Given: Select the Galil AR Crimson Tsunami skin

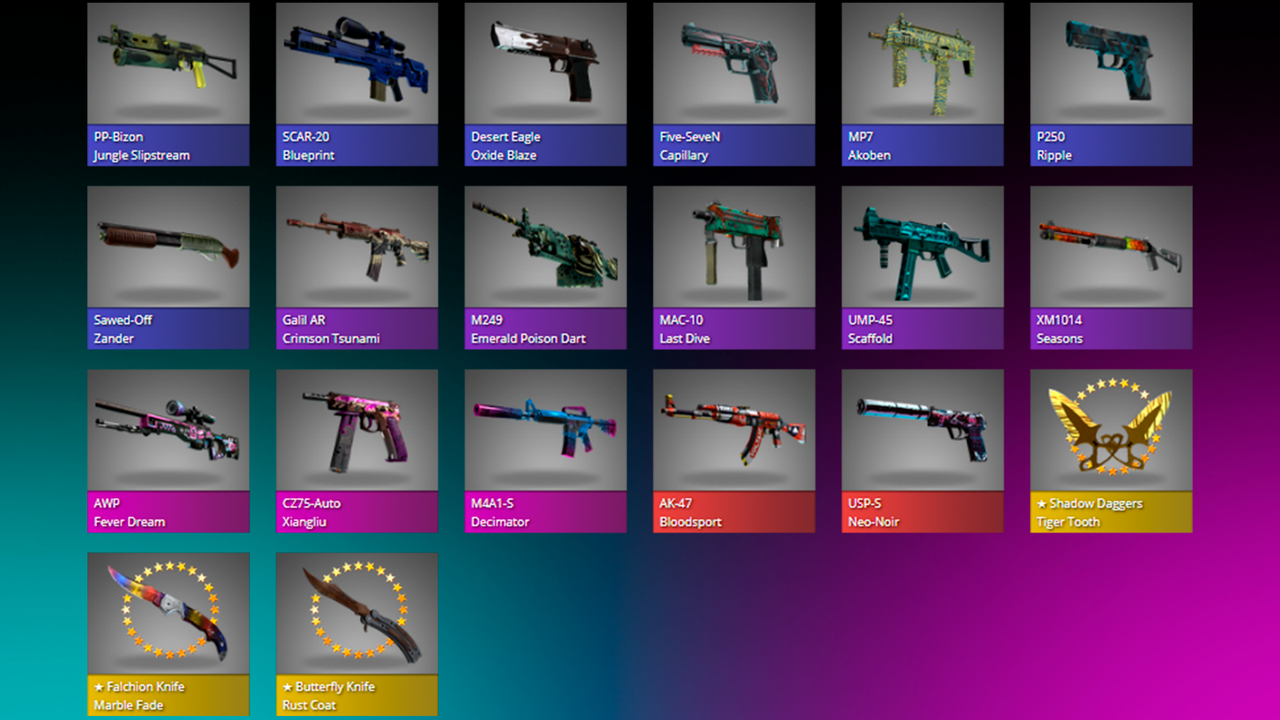Looking at the screenshot, I should (357, 267).
